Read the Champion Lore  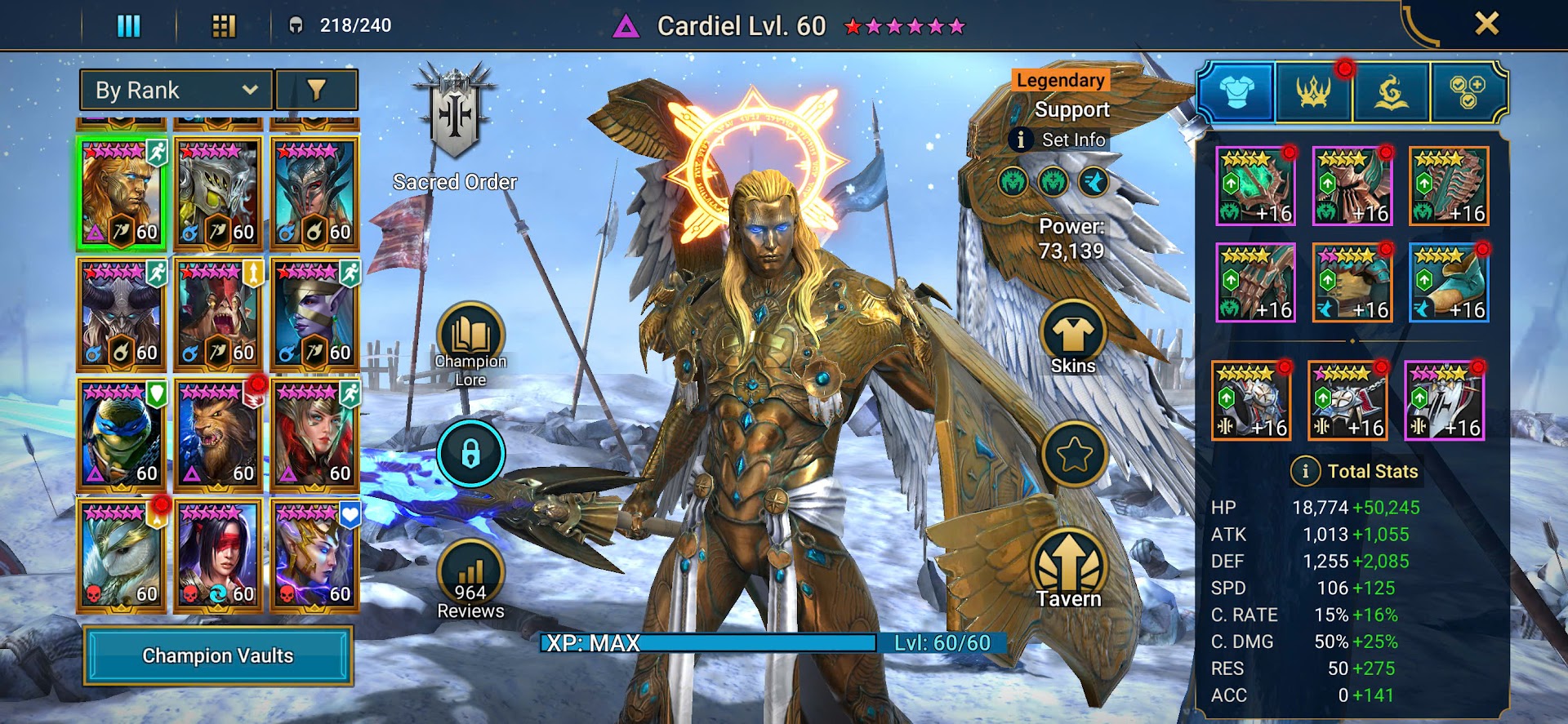[470, 343]
